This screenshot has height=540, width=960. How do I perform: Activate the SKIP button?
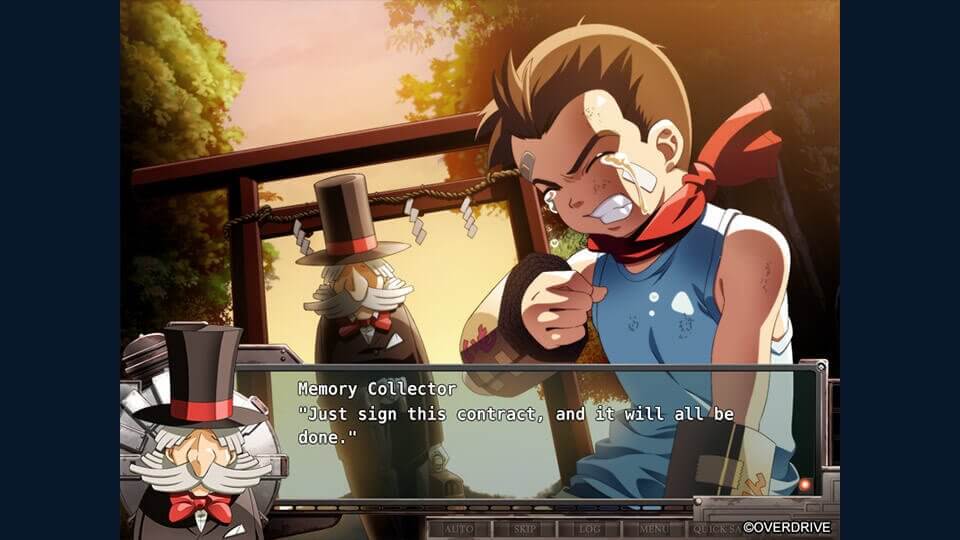(x=524, y=528)
